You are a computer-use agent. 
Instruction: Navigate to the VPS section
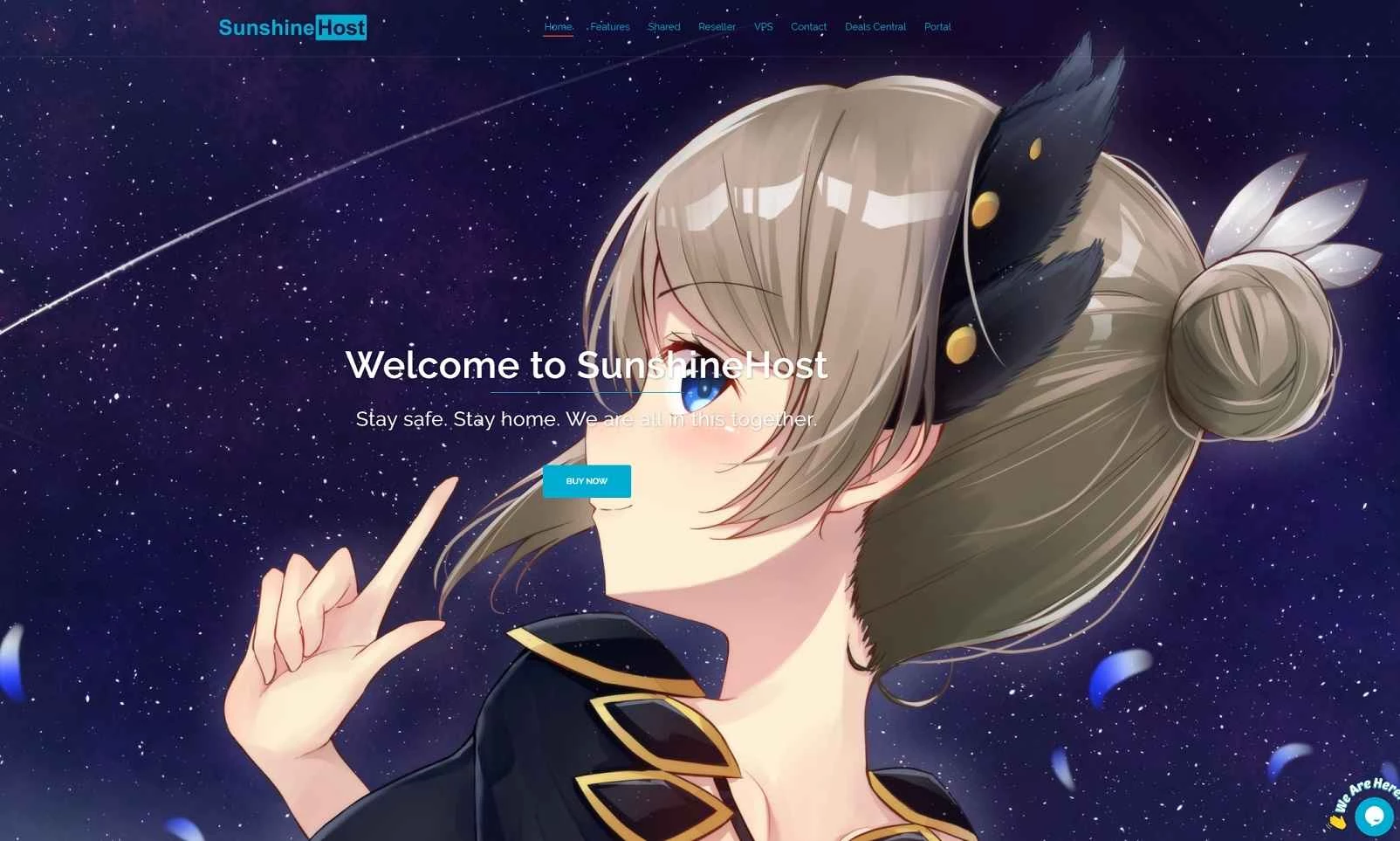coord(763,26)
